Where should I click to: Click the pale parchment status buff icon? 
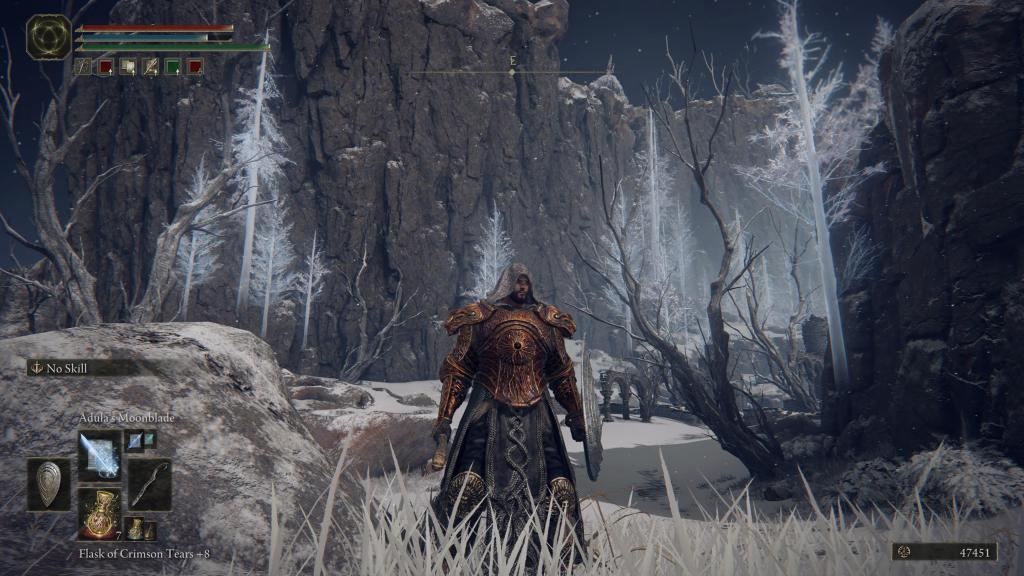point(128,66)
